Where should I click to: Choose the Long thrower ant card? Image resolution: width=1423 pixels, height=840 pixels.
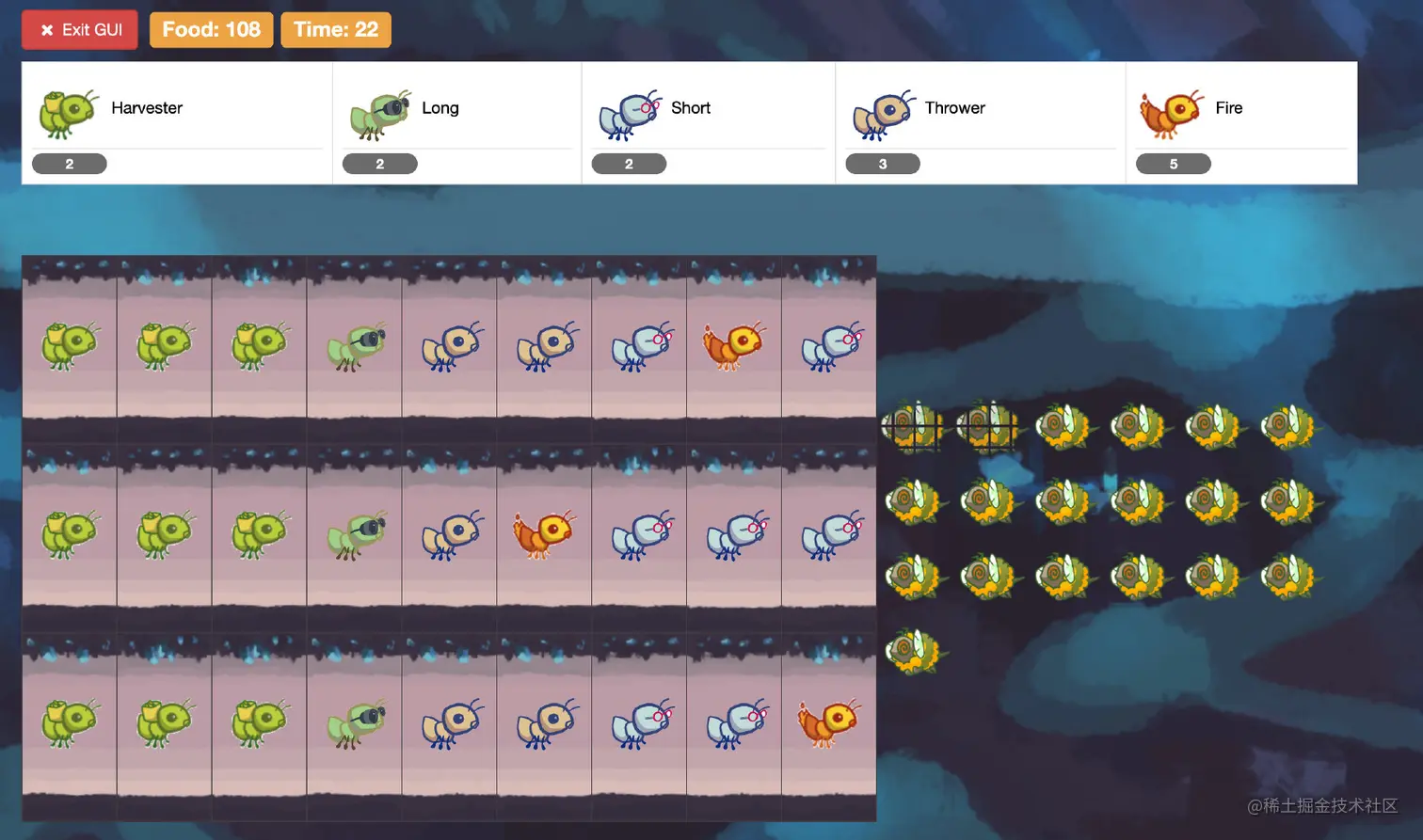point(456,122)
